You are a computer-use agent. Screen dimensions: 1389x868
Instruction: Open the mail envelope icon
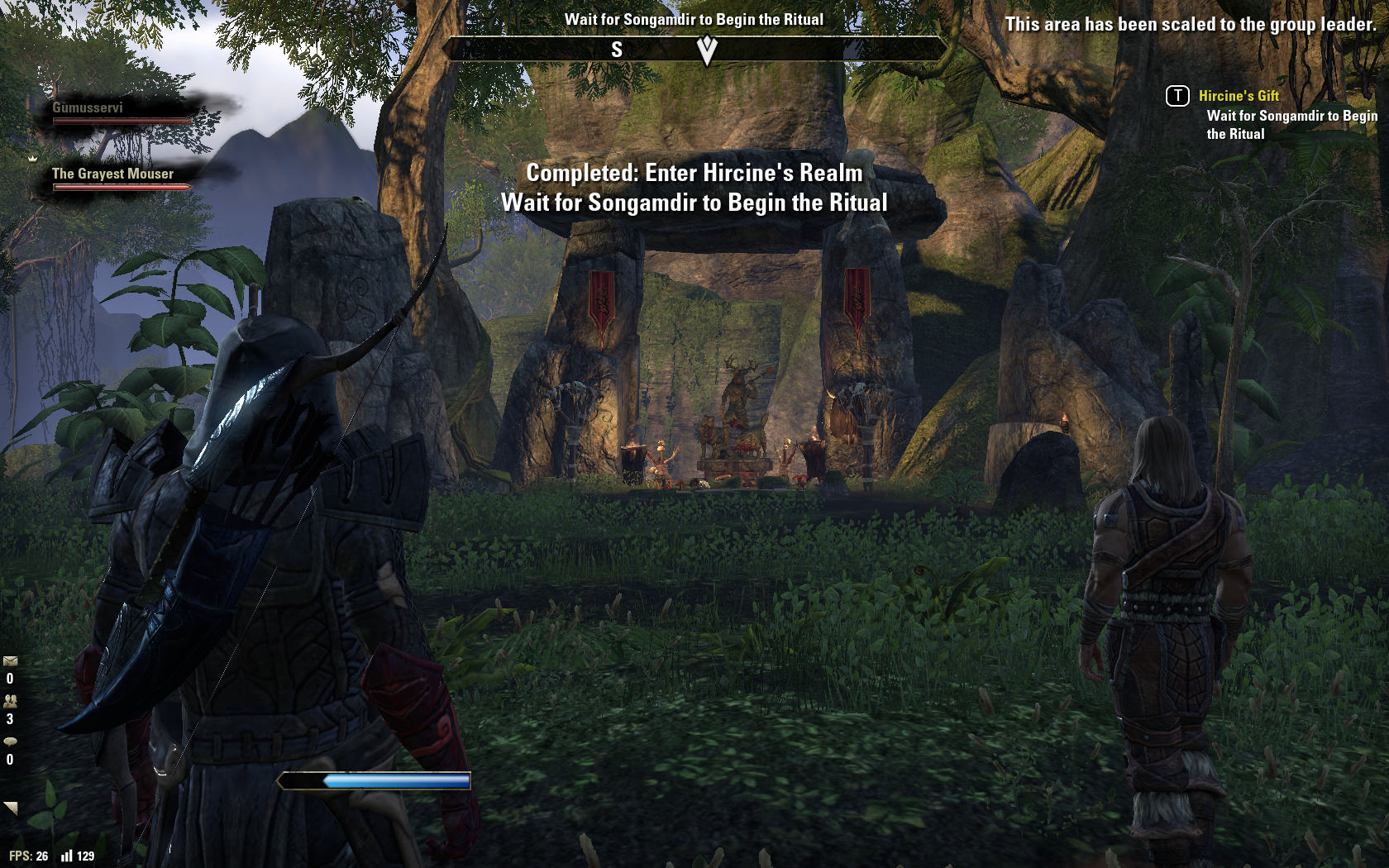(10, 661)
